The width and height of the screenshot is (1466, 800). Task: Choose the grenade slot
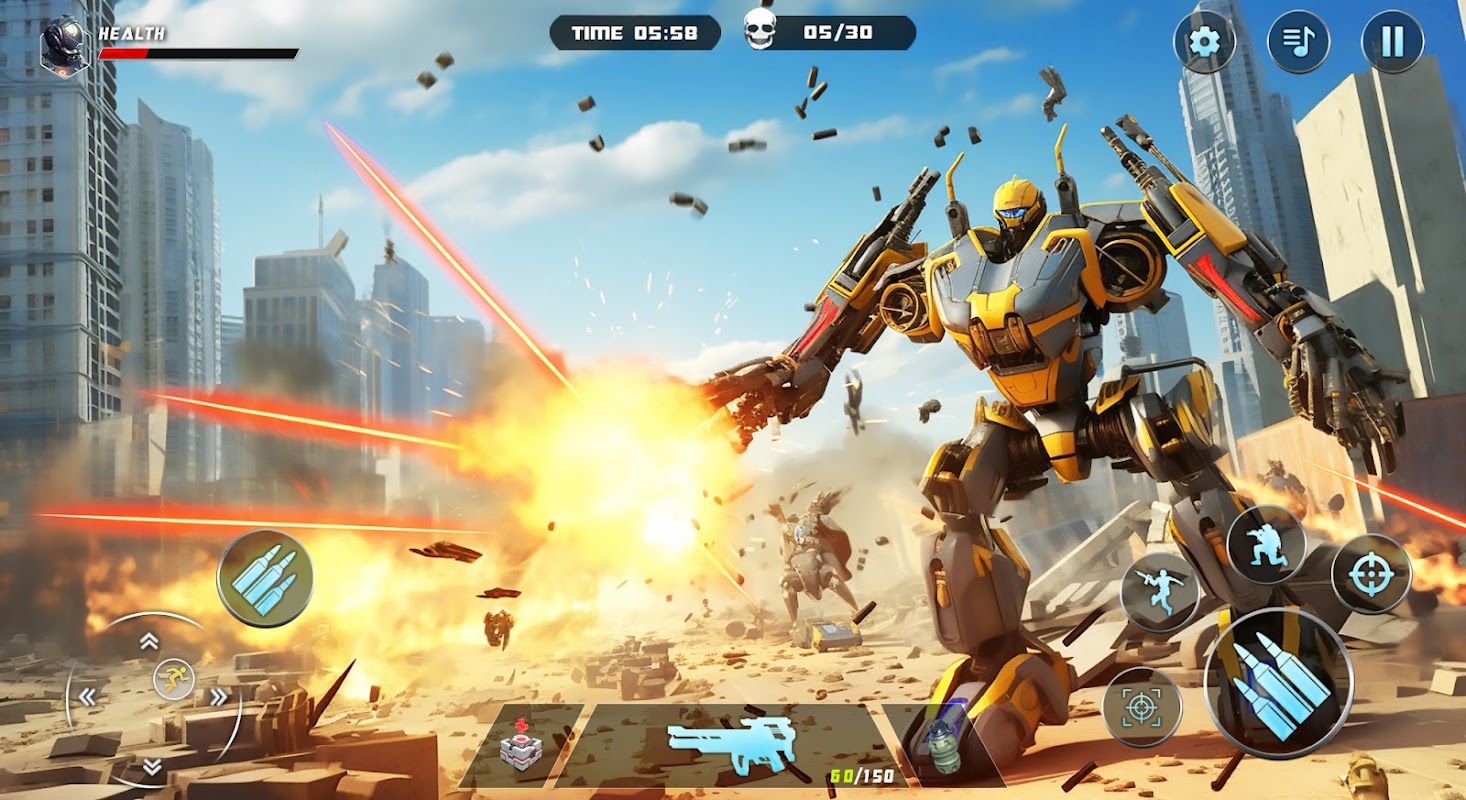942,746
